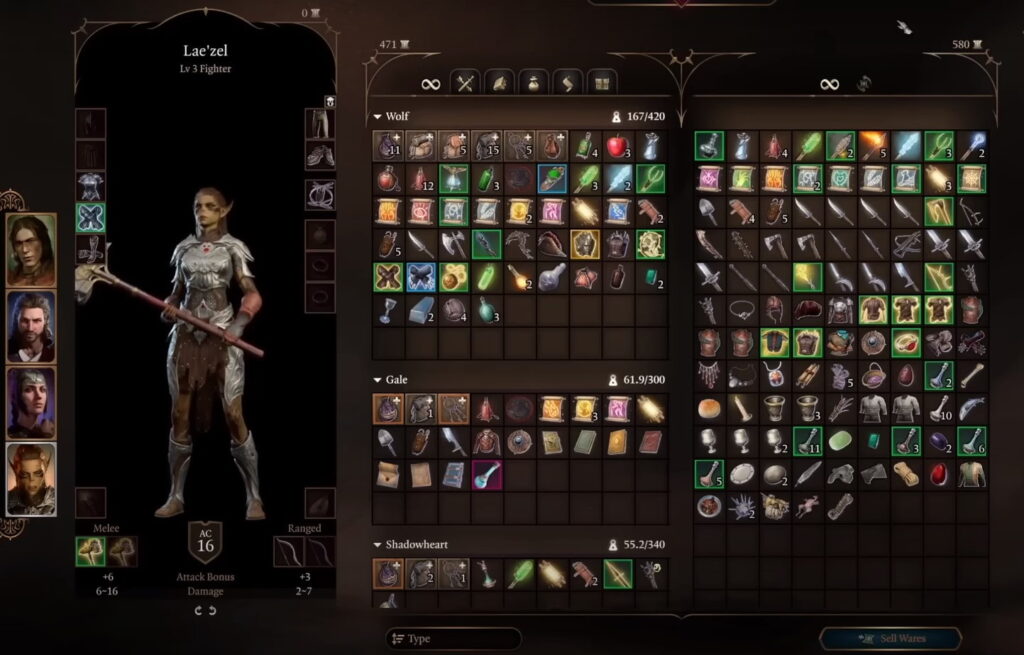Viewport: 1024px width, 655px height.
Task: Select Shadowheart's portrait in the party list
Action: (x=31, y=402)
